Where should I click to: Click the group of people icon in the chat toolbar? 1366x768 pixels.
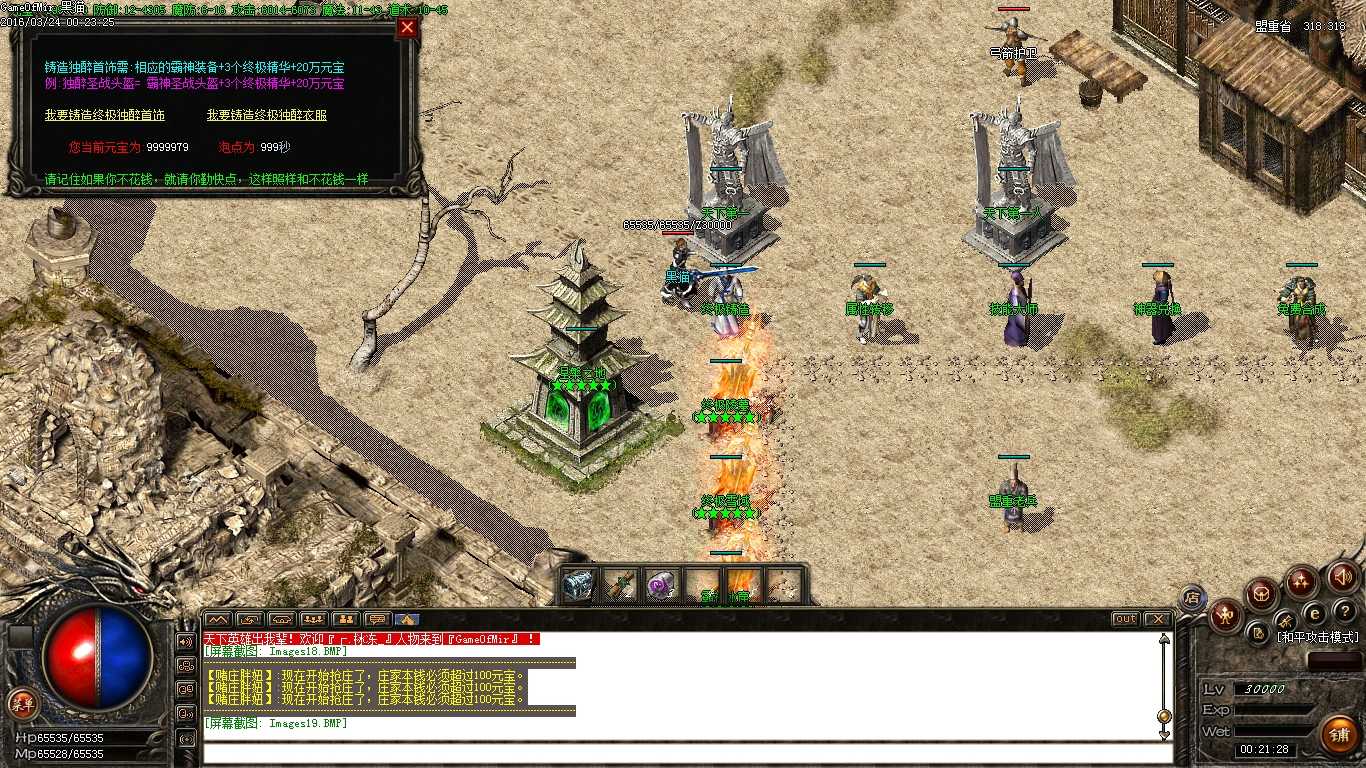click(314, 618)
